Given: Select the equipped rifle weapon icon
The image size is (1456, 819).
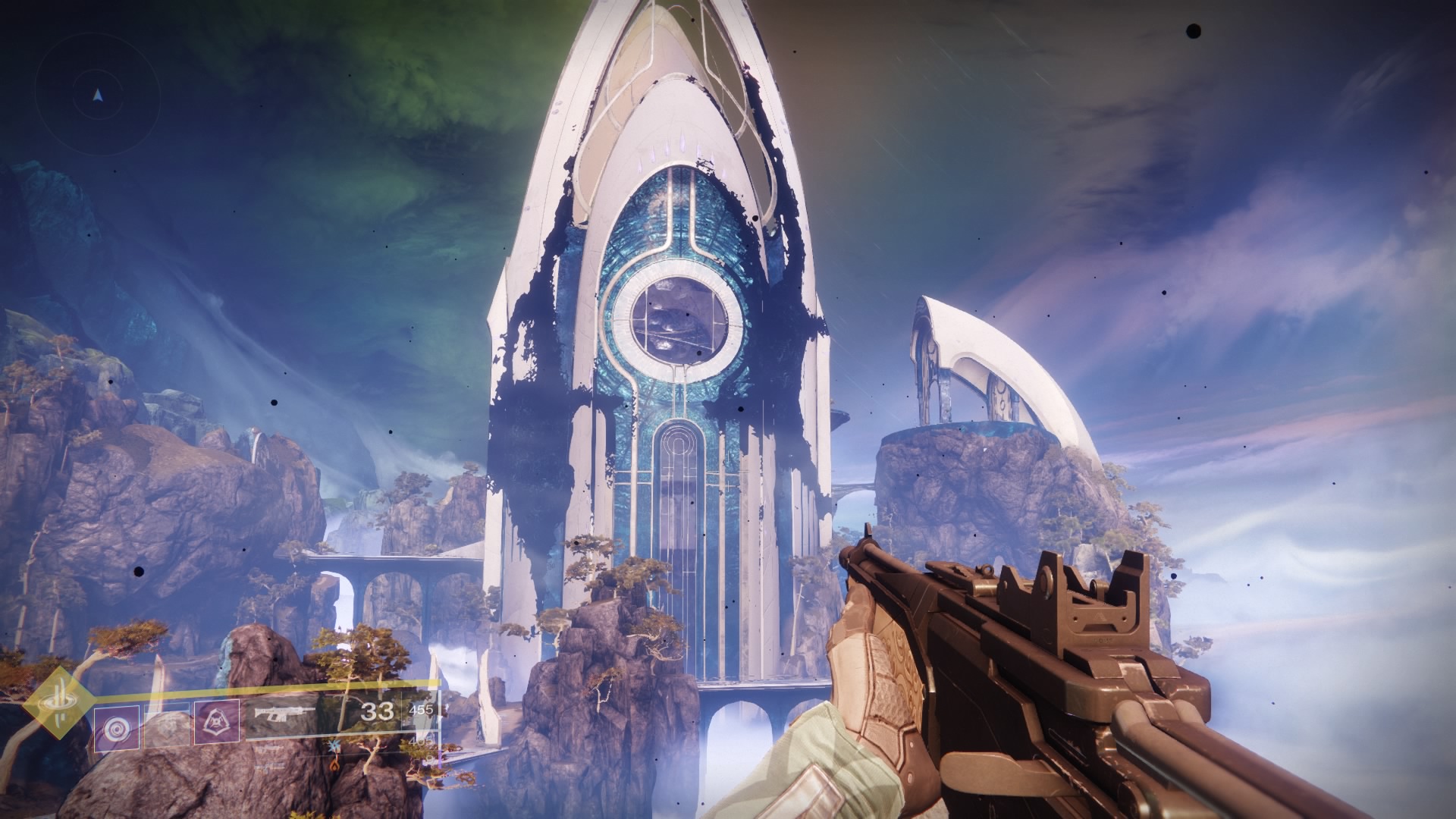Looking at the screenshot, I should click(x=286, y=714).
